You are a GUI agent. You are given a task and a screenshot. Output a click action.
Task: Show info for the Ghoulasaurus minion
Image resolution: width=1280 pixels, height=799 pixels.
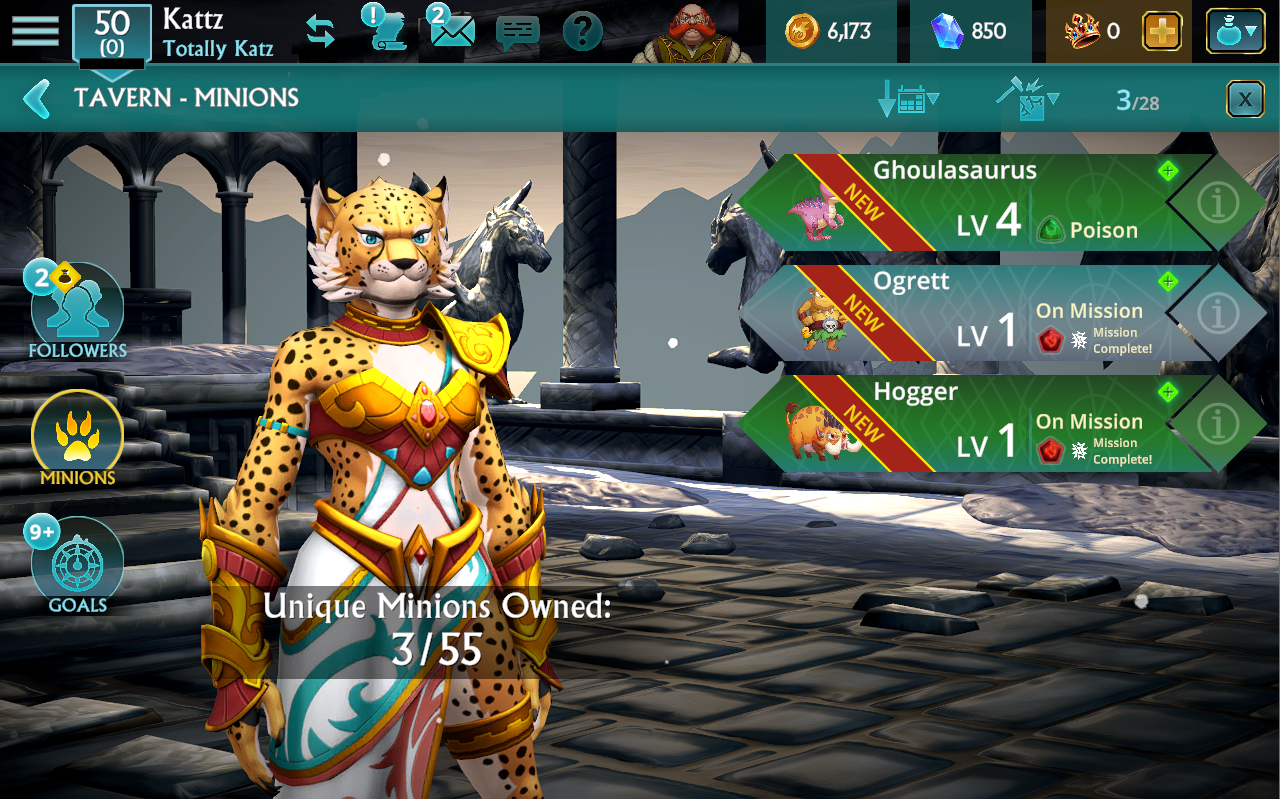tap(1217, 203)
